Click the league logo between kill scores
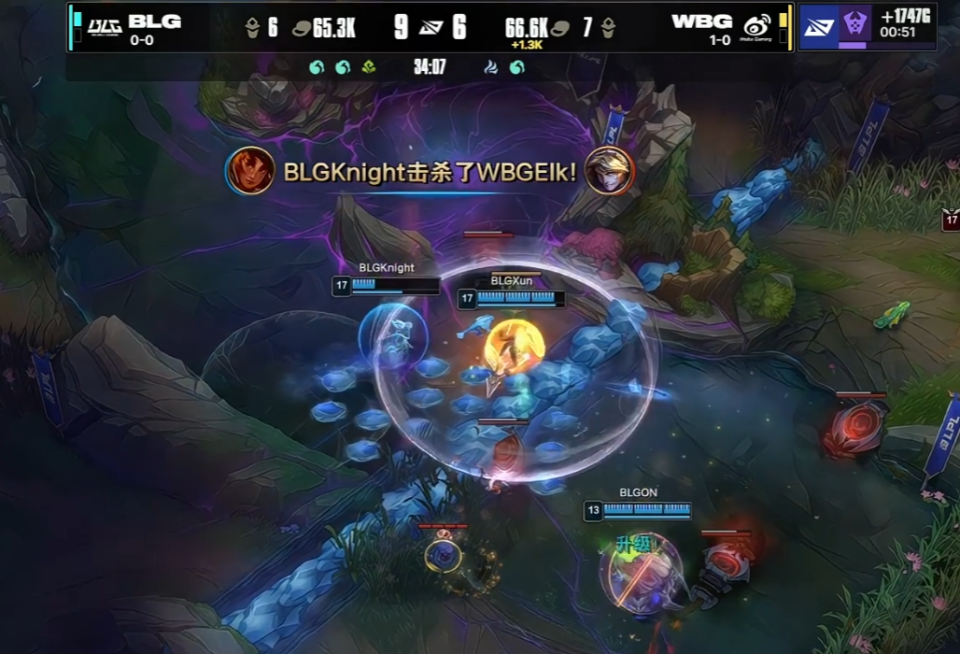The image size is (960, 654). (431, 27)
